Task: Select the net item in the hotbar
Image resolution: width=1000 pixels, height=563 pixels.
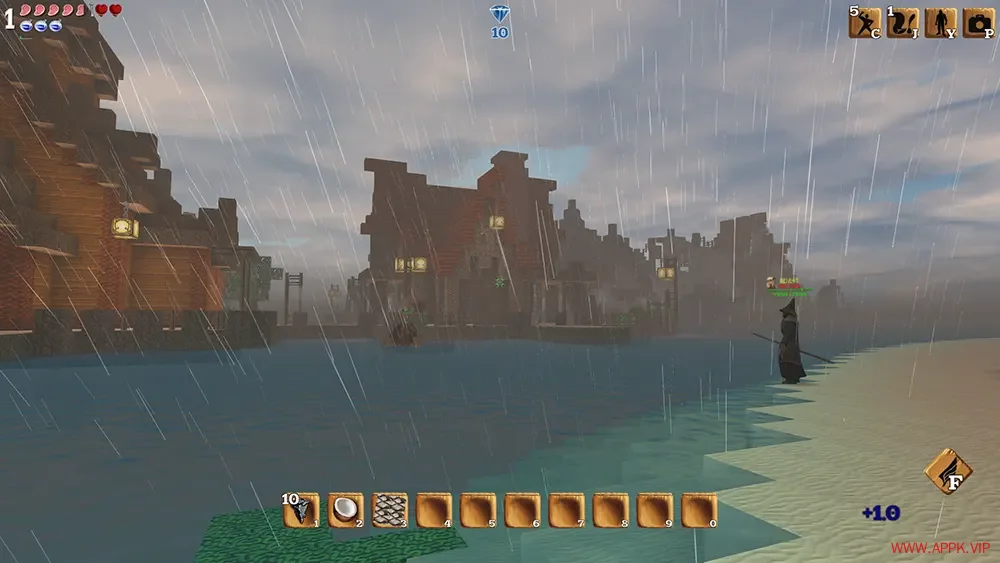Action: (x=389, y=510)
